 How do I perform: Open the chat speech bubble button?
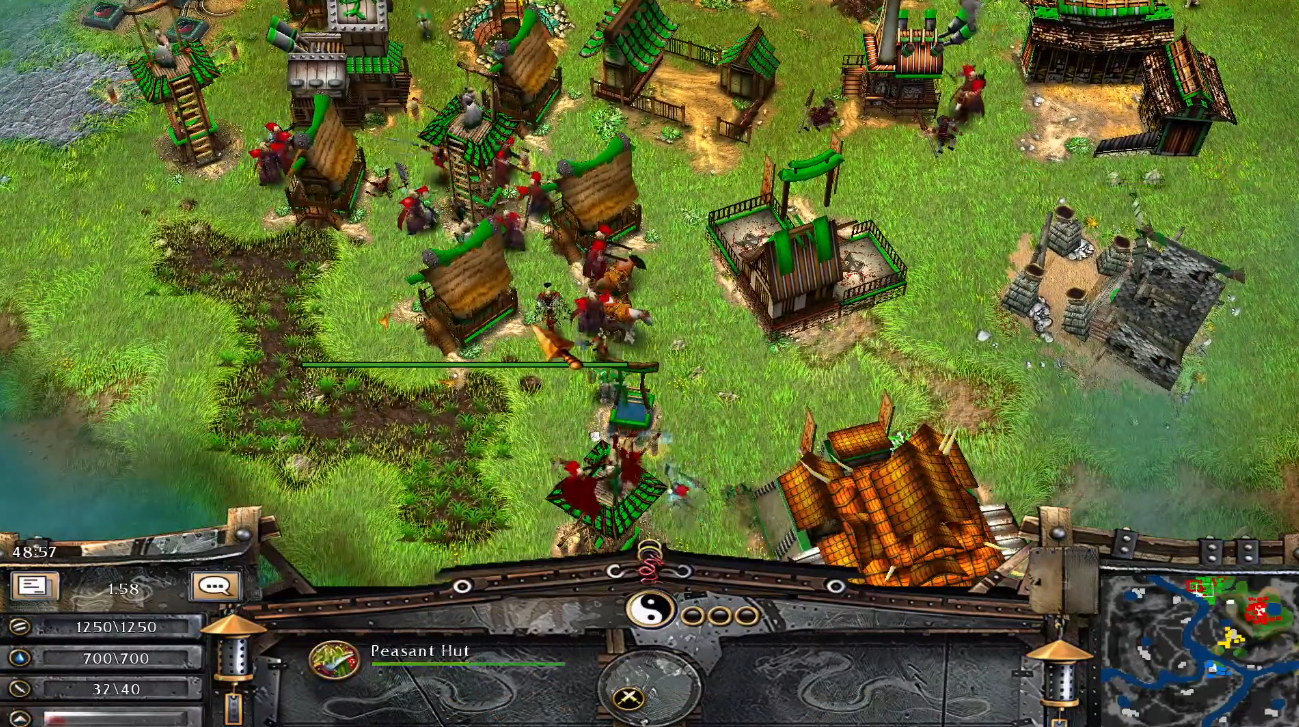pyautogui.click(x=215, y=587)
